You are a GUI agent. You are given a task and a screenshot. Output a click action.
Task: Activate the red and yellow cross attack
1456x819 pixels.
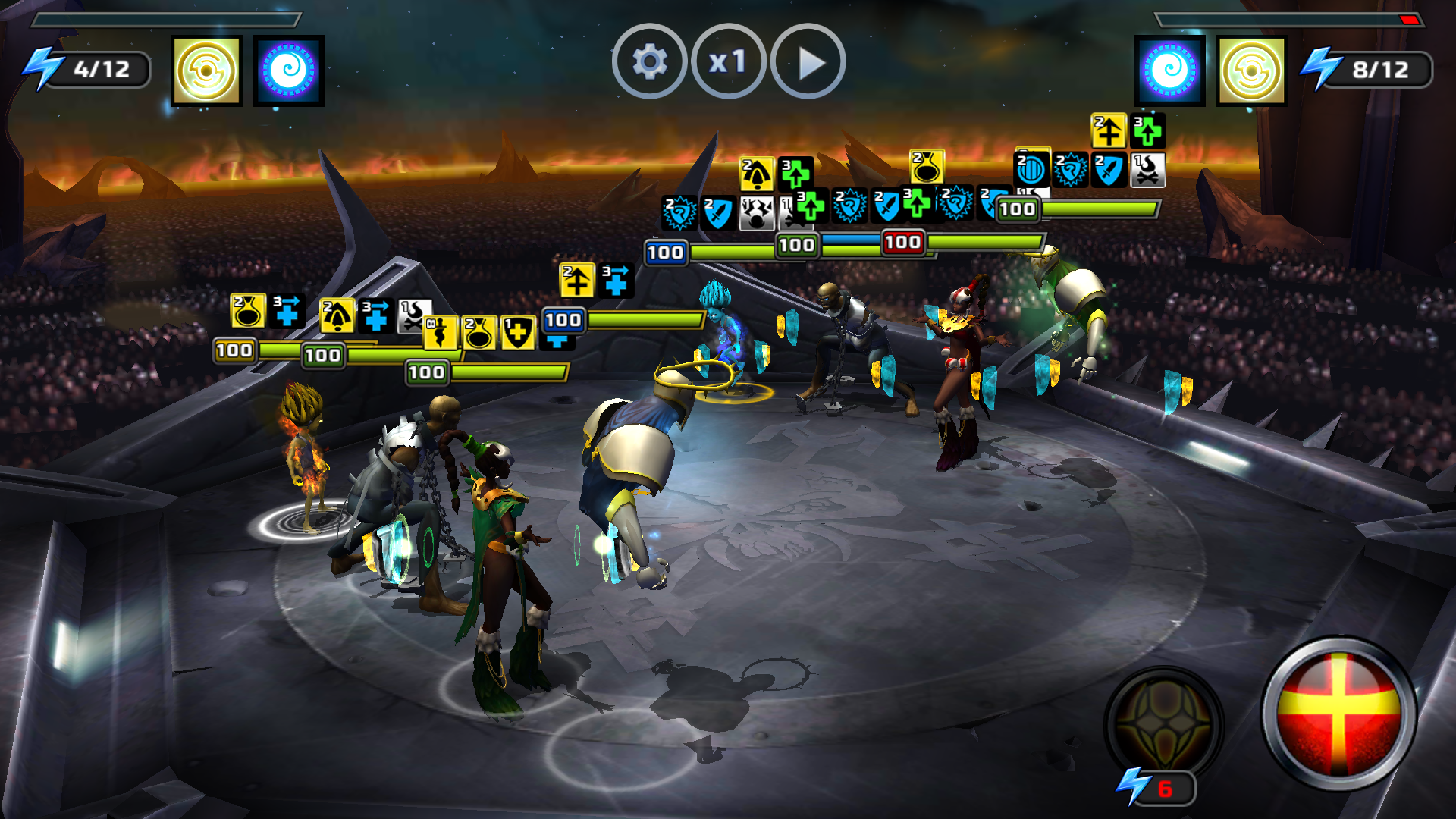(x=1338, y=714)
